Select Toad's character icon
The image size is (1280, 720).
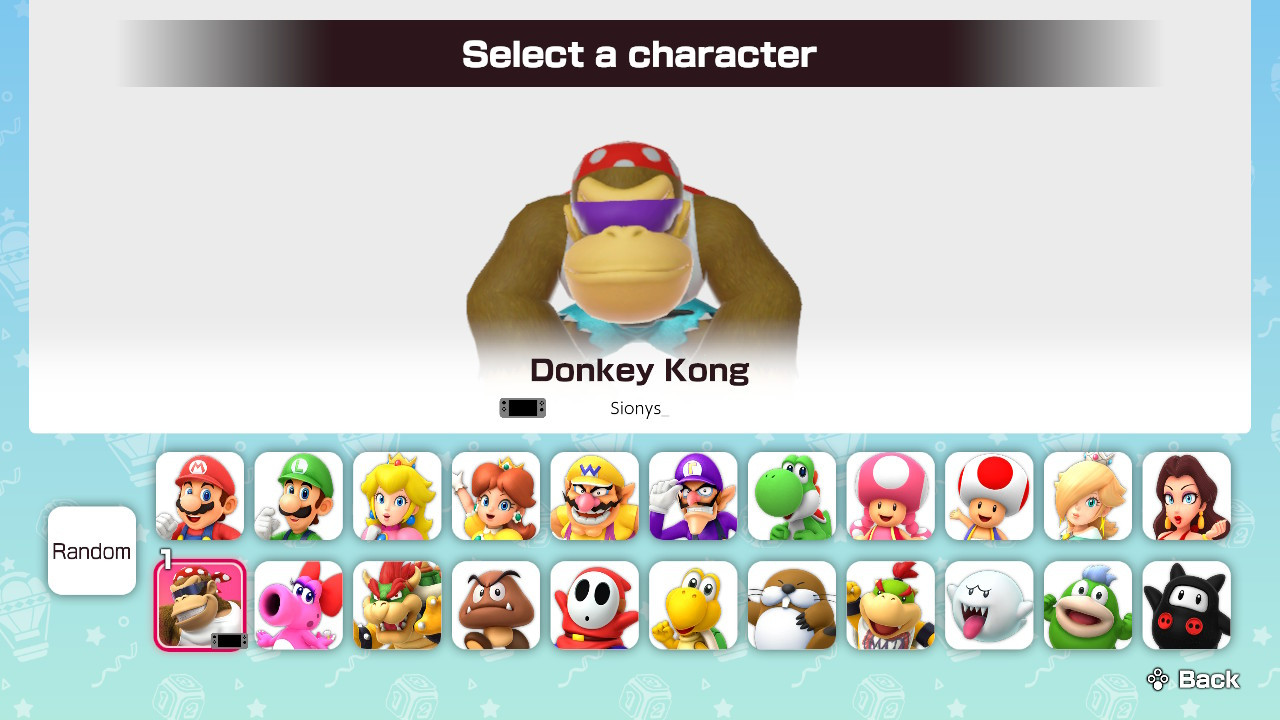pos(989,497)
